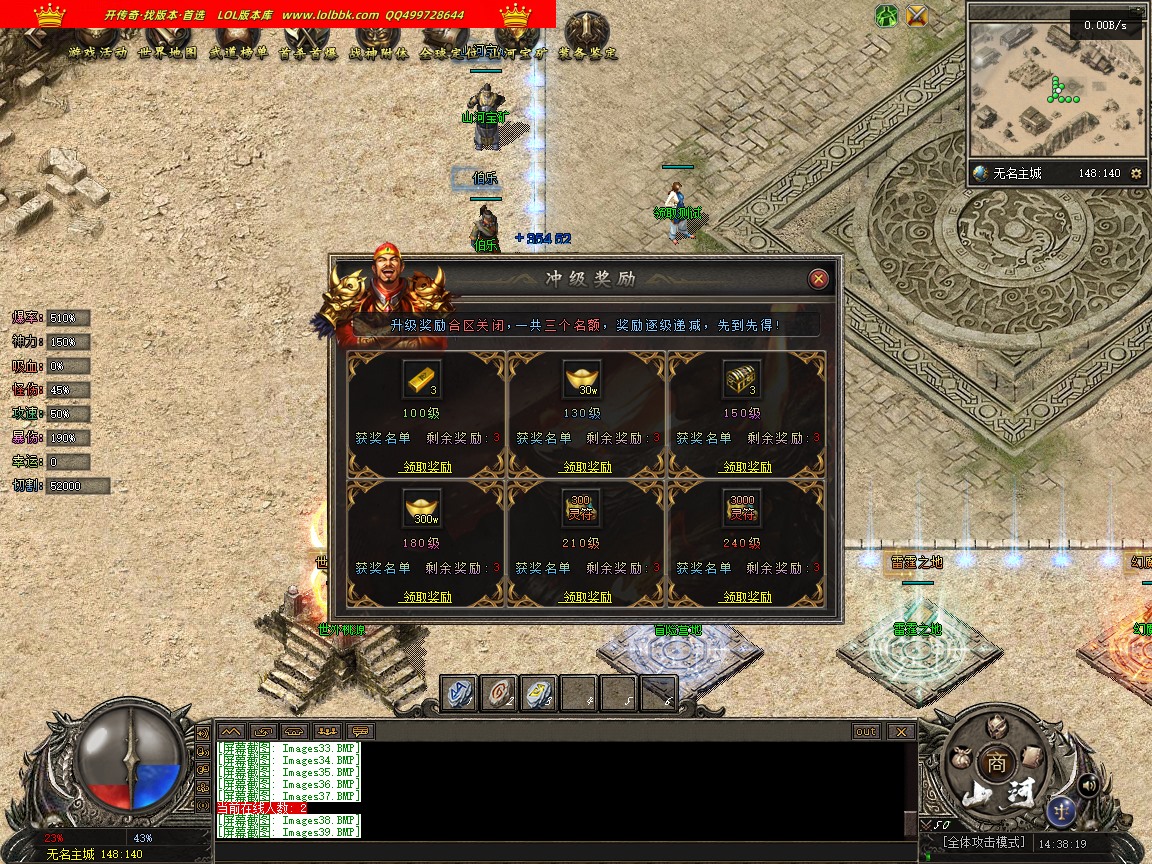Claim the level 150 reward
This screenshot has width=1152, height=864.
coord(747,467)
